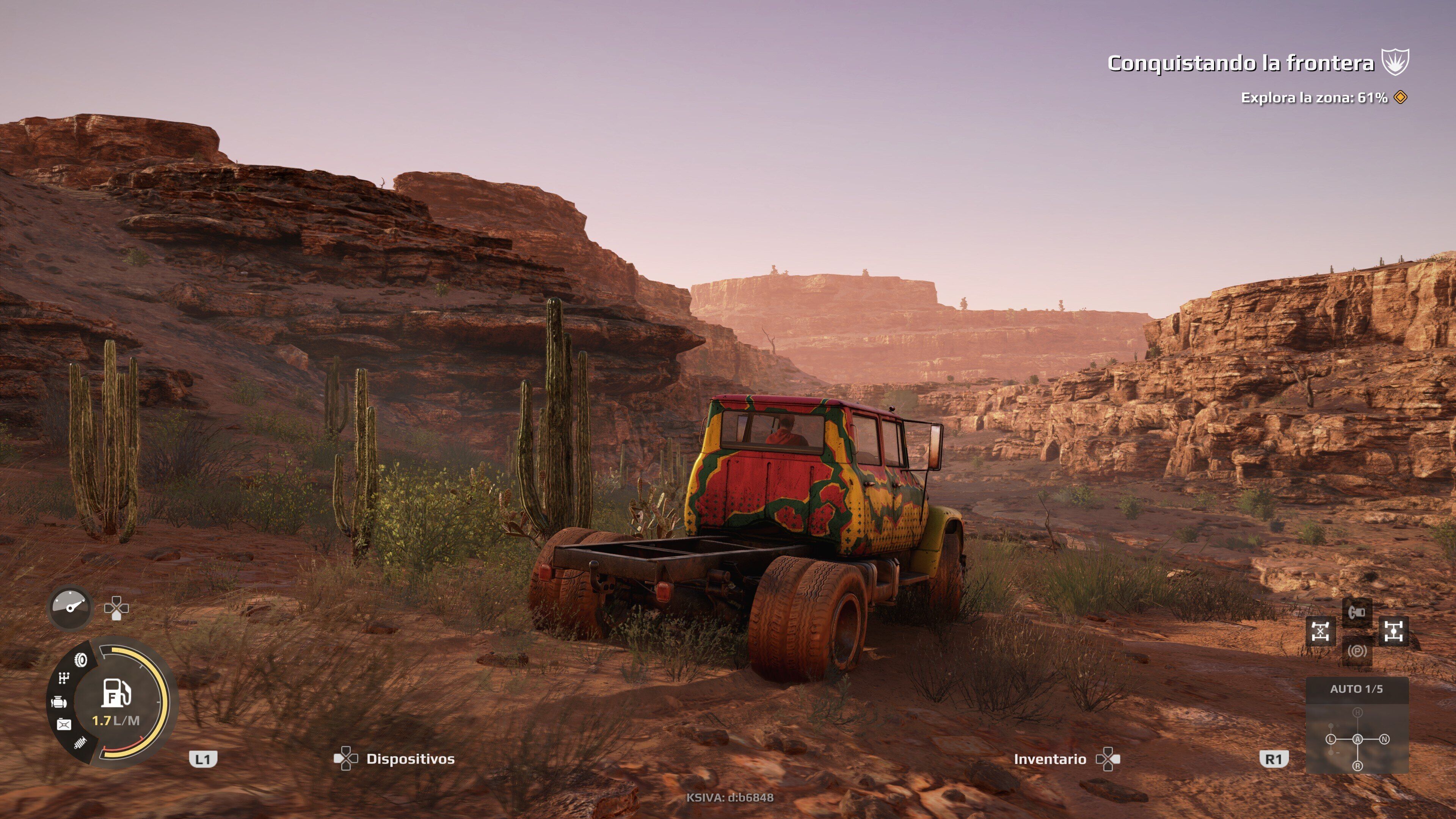Select the engine status icon
Viewport: 1456px width, 819px height.
pos(59,703)
